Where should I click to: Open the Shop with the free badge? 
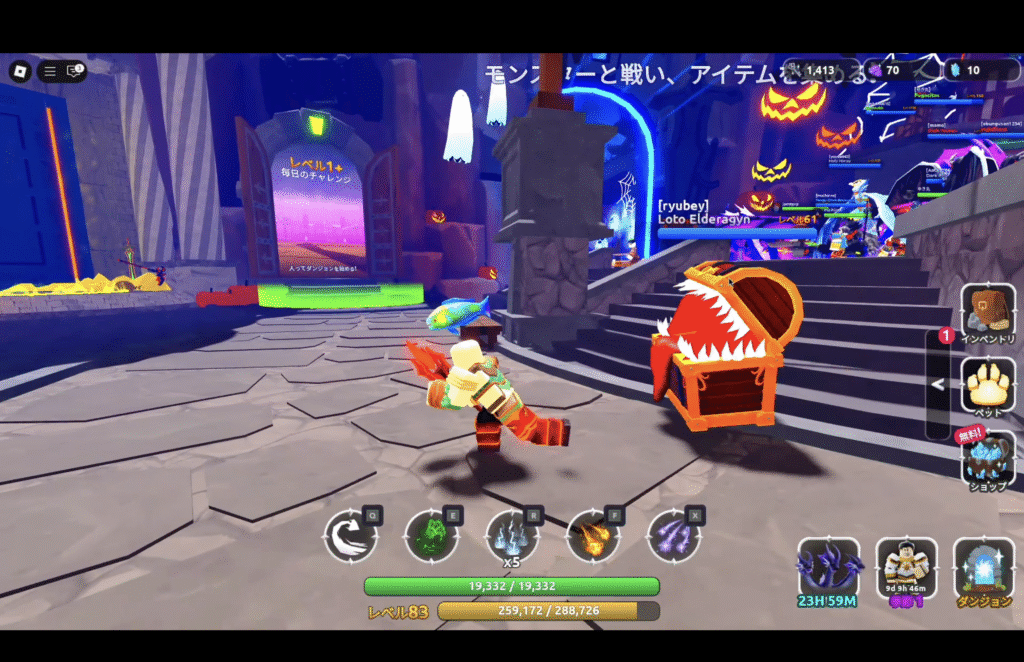coord(988,458)
